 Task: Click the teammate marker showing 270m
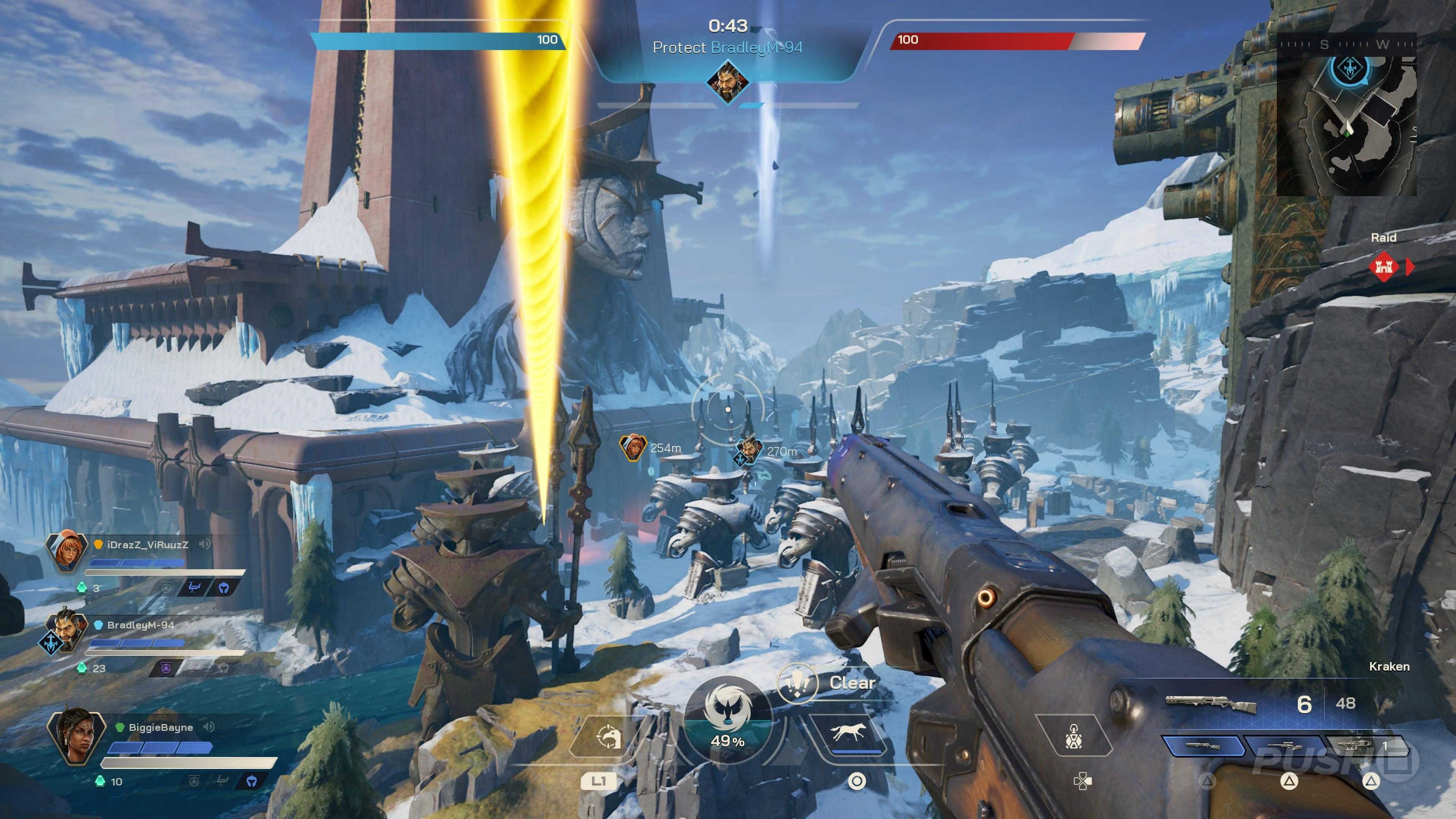click(x=749, y=450)
